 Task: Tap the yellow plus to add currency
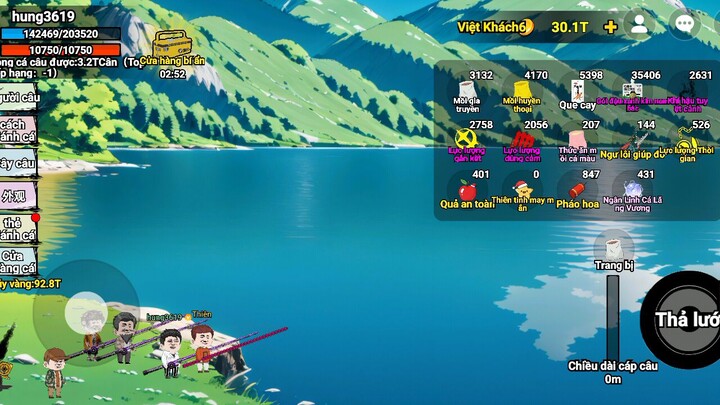coord(610,26)
